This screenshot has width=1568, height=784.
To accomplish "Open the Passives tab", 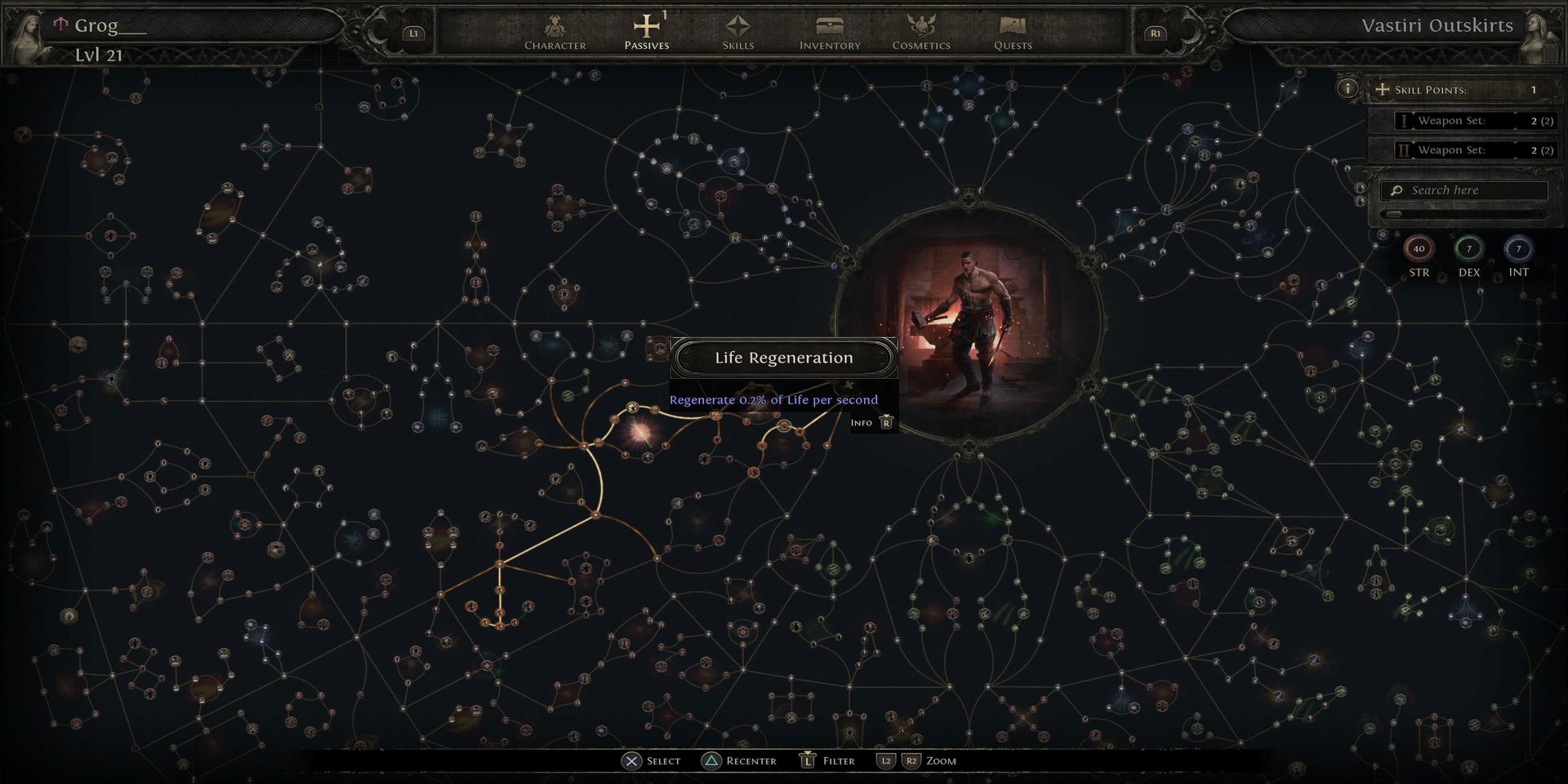I will (646, 33).
